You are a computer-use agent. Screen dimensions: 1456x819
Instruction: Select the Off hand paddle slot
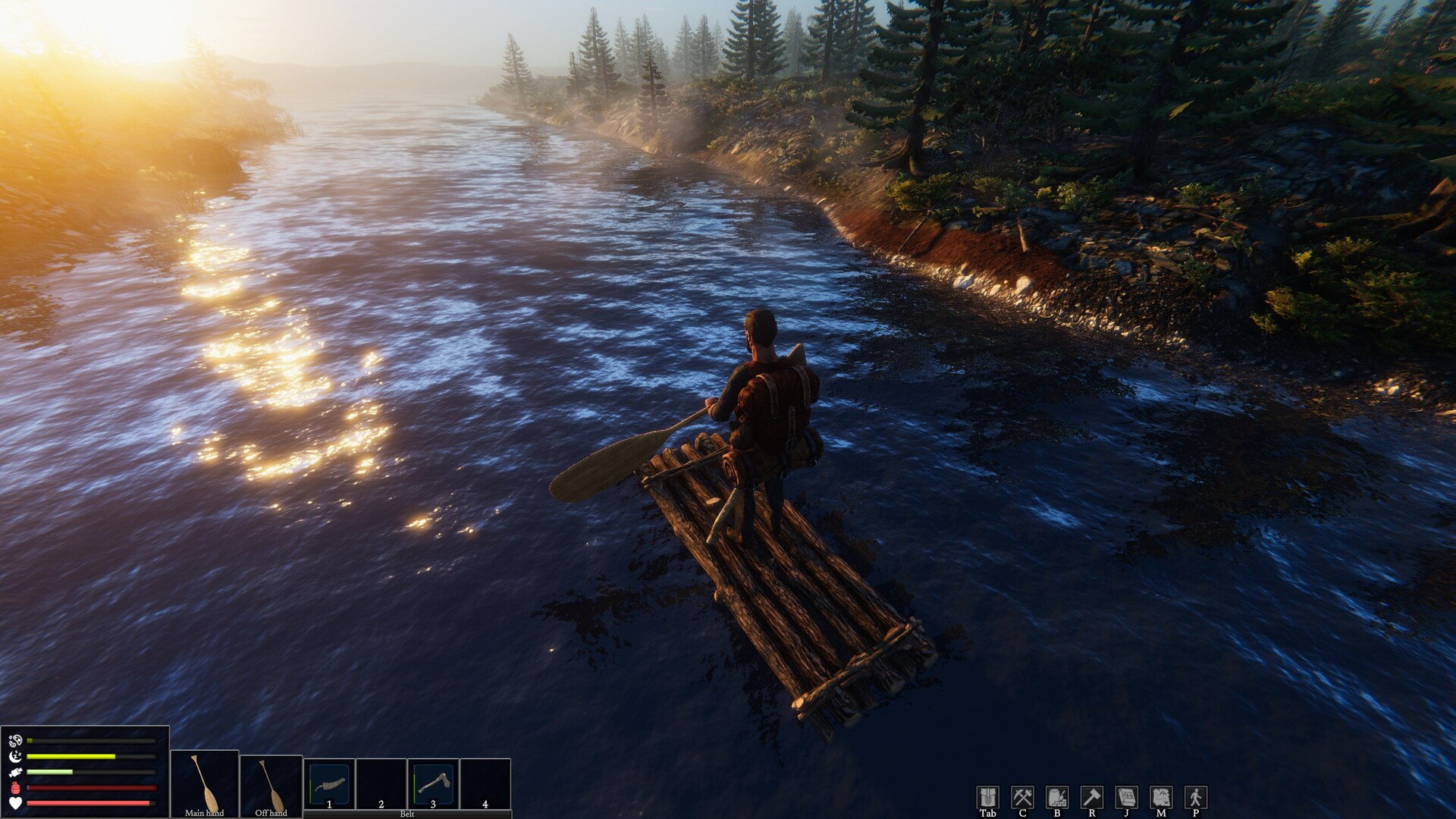point(271,784)
